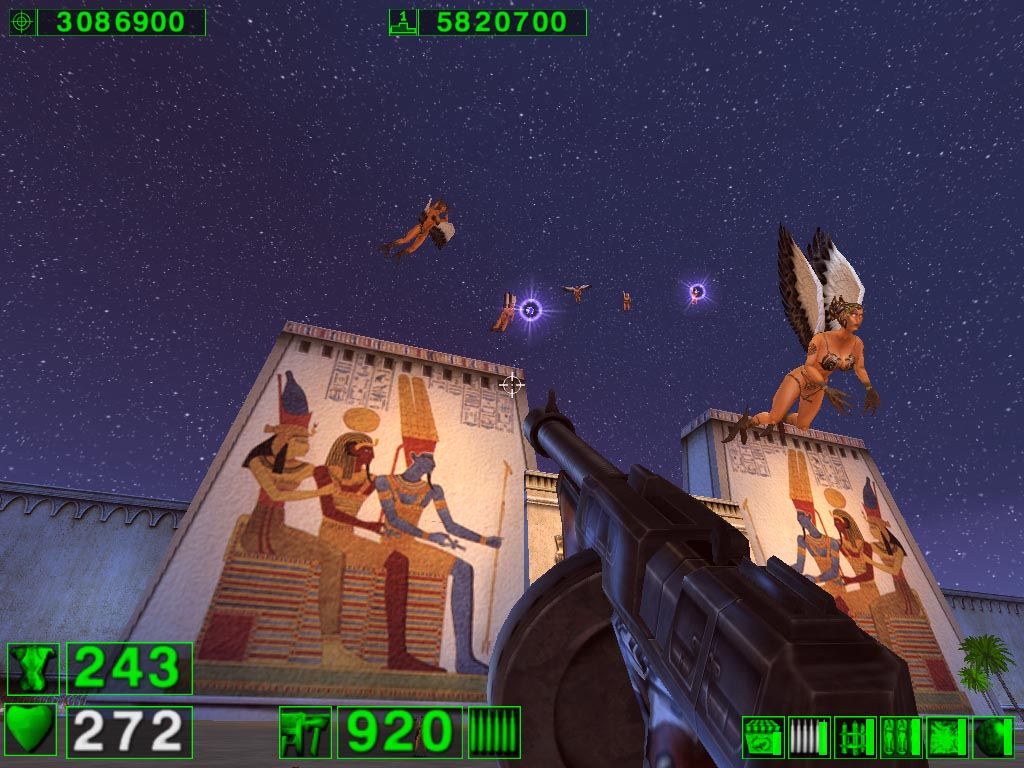Select the white bullets ammo icon
The width and height of the screenshot is (1024, 768).
pos(809,737)
